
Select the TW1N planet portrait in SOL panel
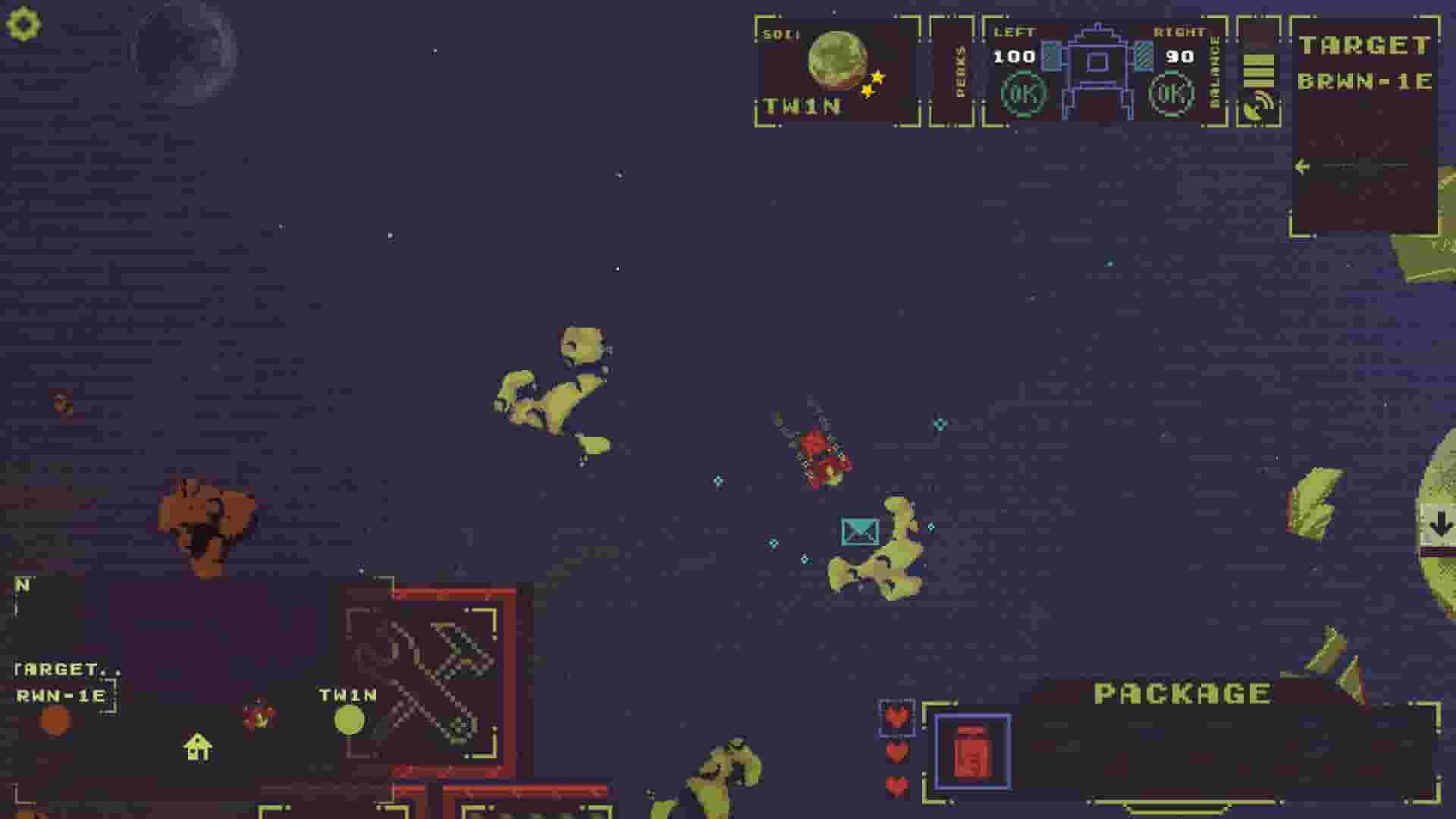836,62
